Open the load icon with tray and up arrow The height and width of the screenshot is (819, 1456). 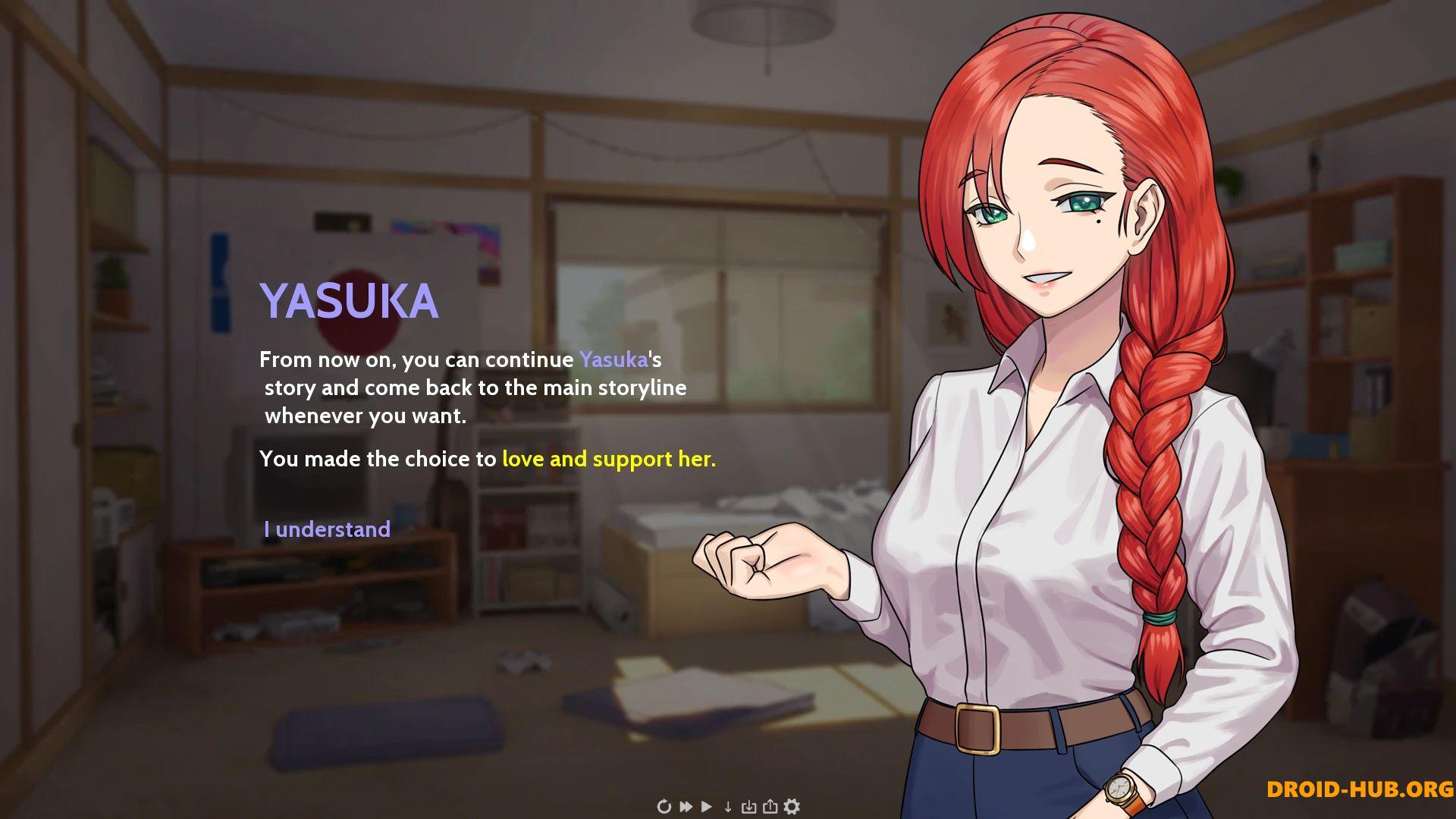(770, 806)
